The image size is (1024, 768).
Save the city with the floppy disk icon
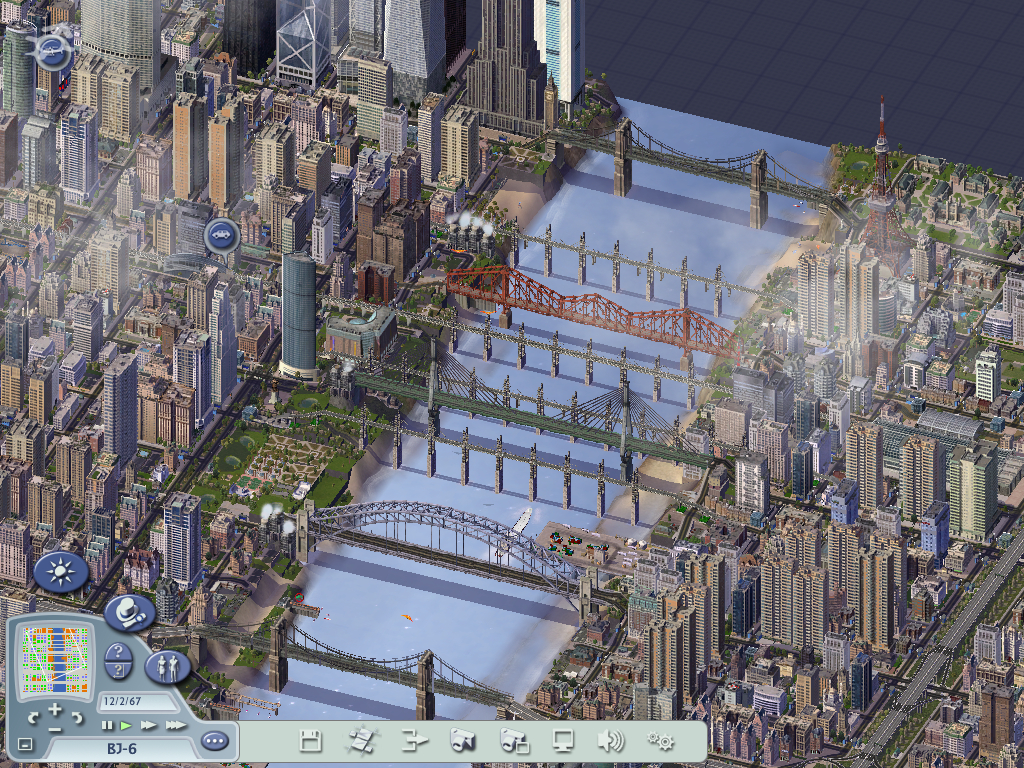(310, 741)
